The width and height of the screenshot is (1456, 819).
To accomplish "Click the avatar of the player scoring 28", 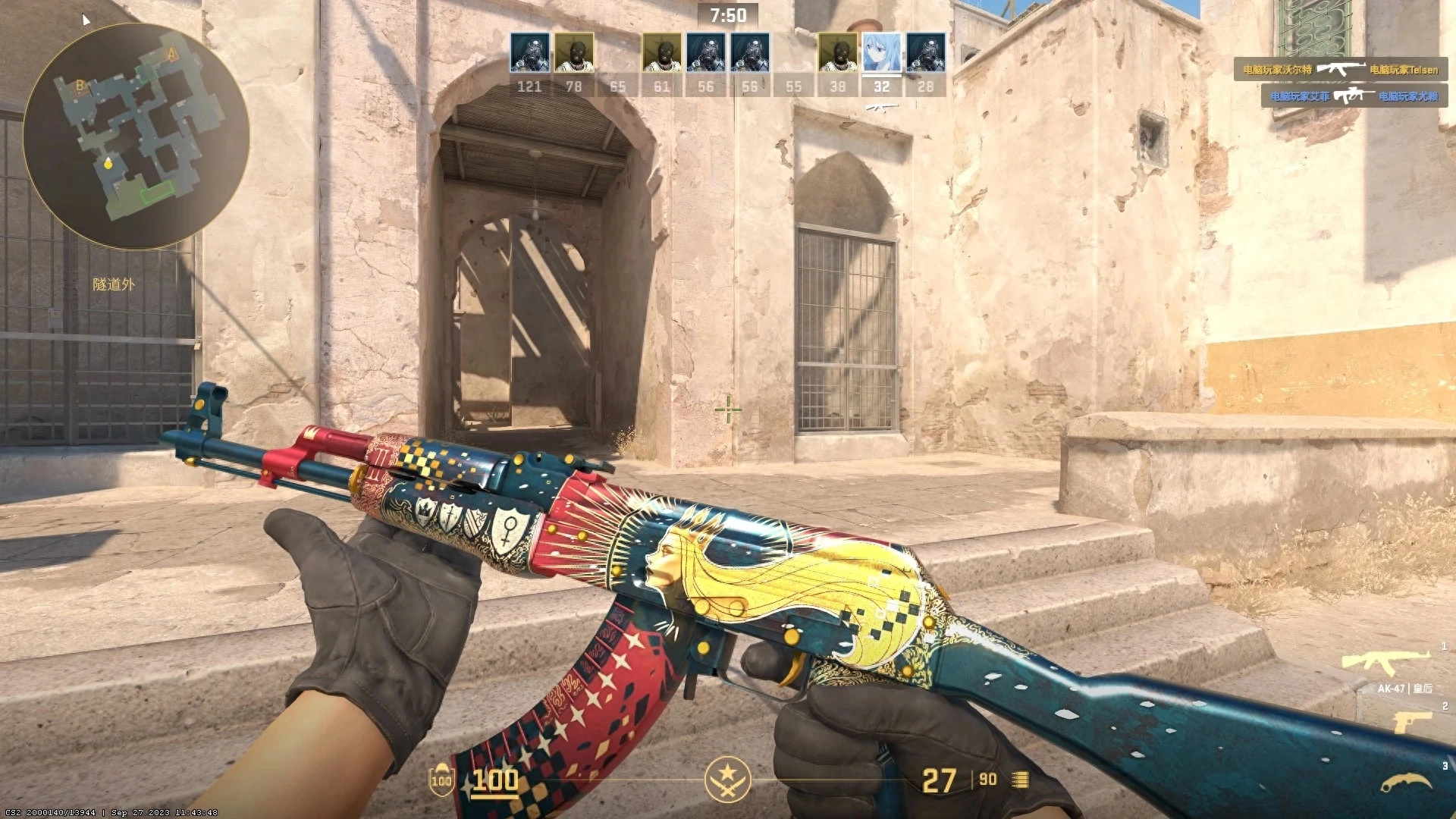I will tap(924, 51).
